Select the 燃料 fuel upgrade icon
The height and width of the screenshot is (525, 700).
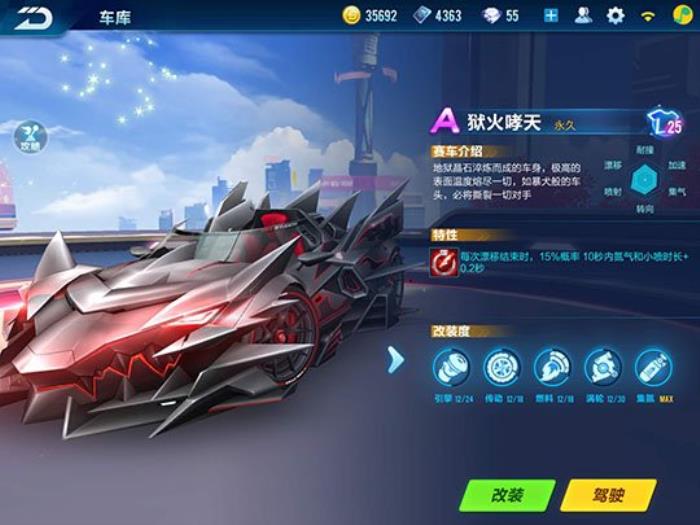552,367
